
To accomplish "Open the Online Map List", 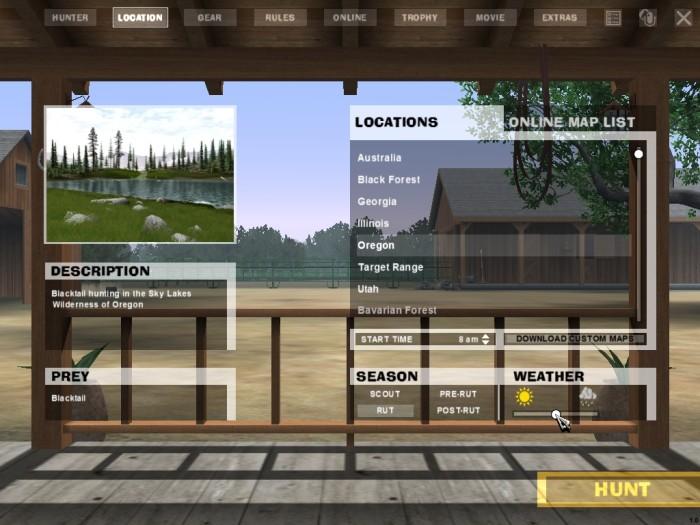I will tap(571, 123).
